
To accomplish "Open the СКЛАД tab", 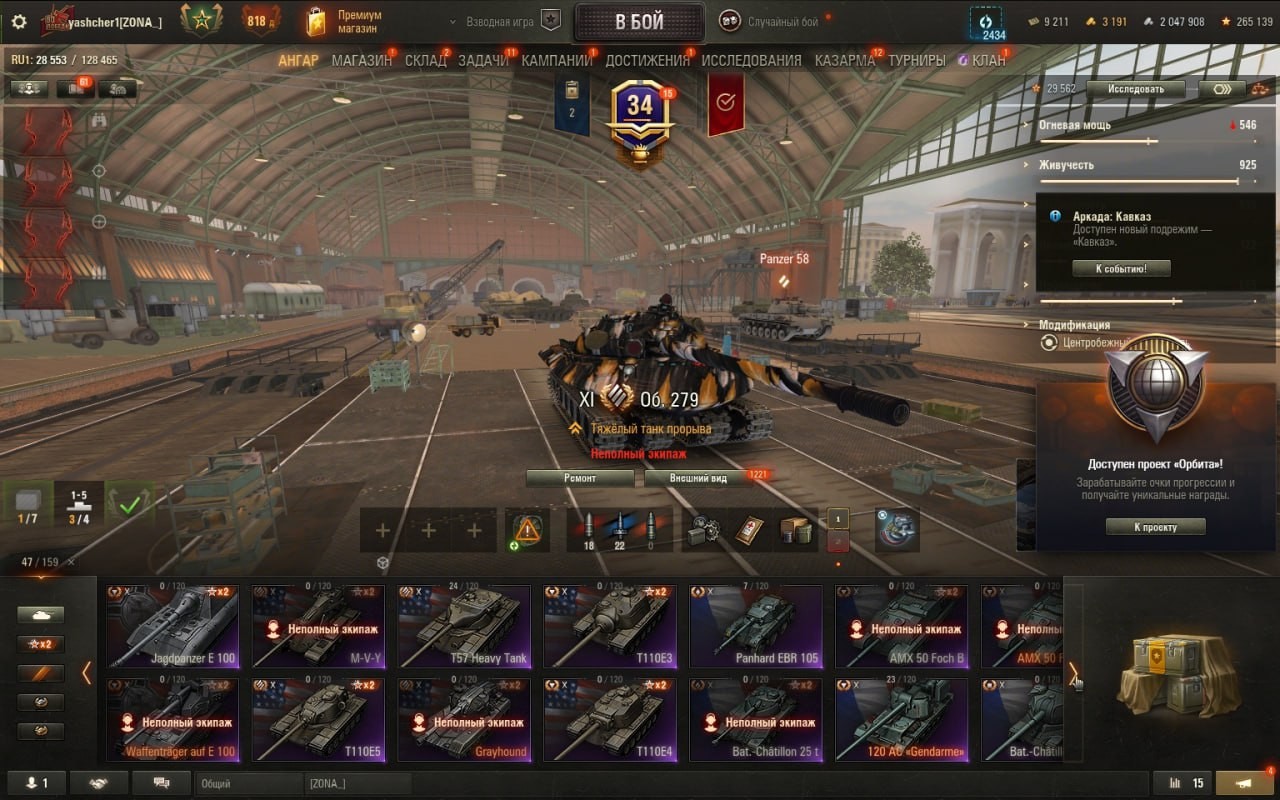I will pyautogui.click(x=425, y=60).
